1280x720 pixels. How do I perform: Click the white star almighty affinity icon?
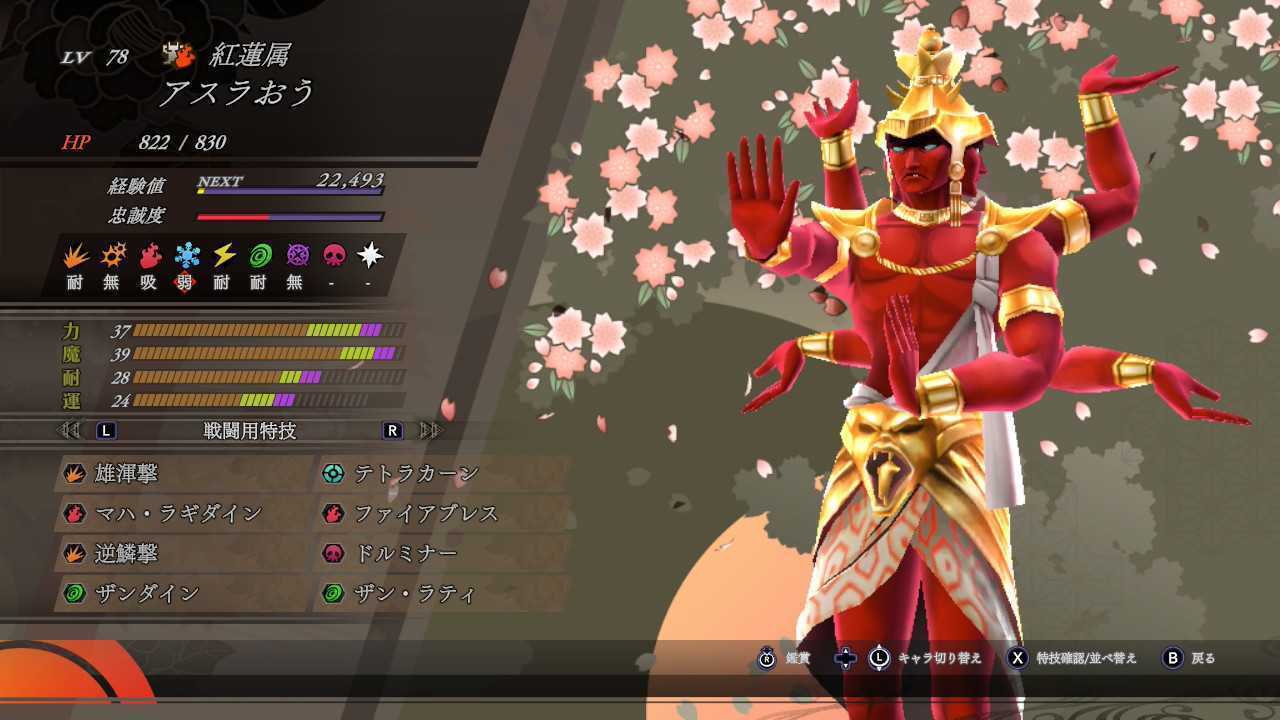point(369,255)
